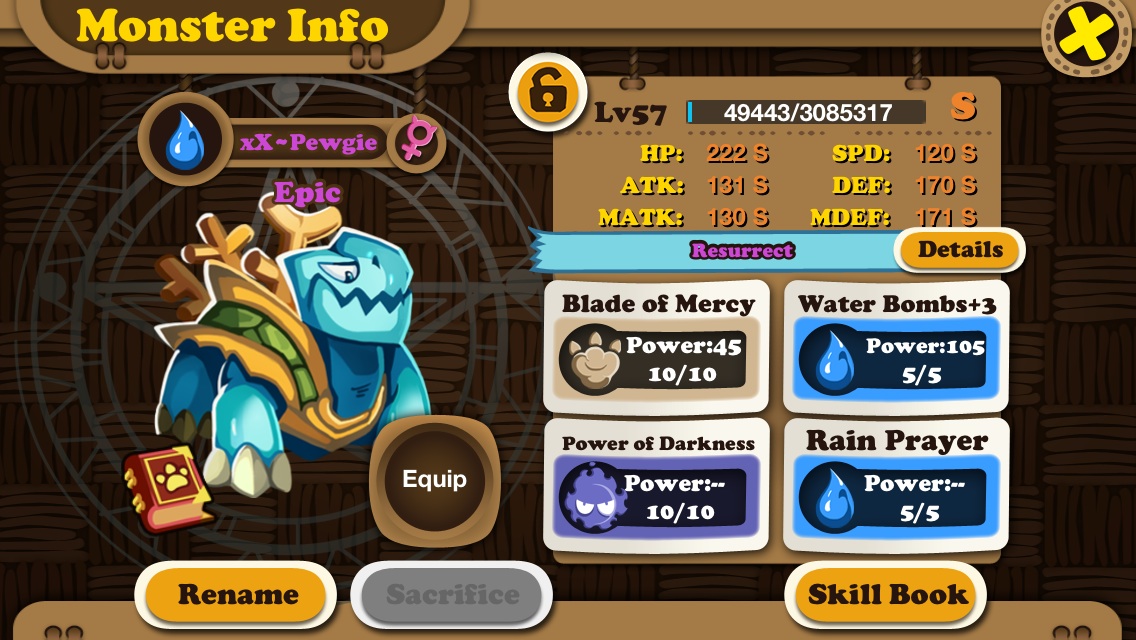Open the Equip slot
Screen dimensions: 1136x640
click(x=434, y=479)
